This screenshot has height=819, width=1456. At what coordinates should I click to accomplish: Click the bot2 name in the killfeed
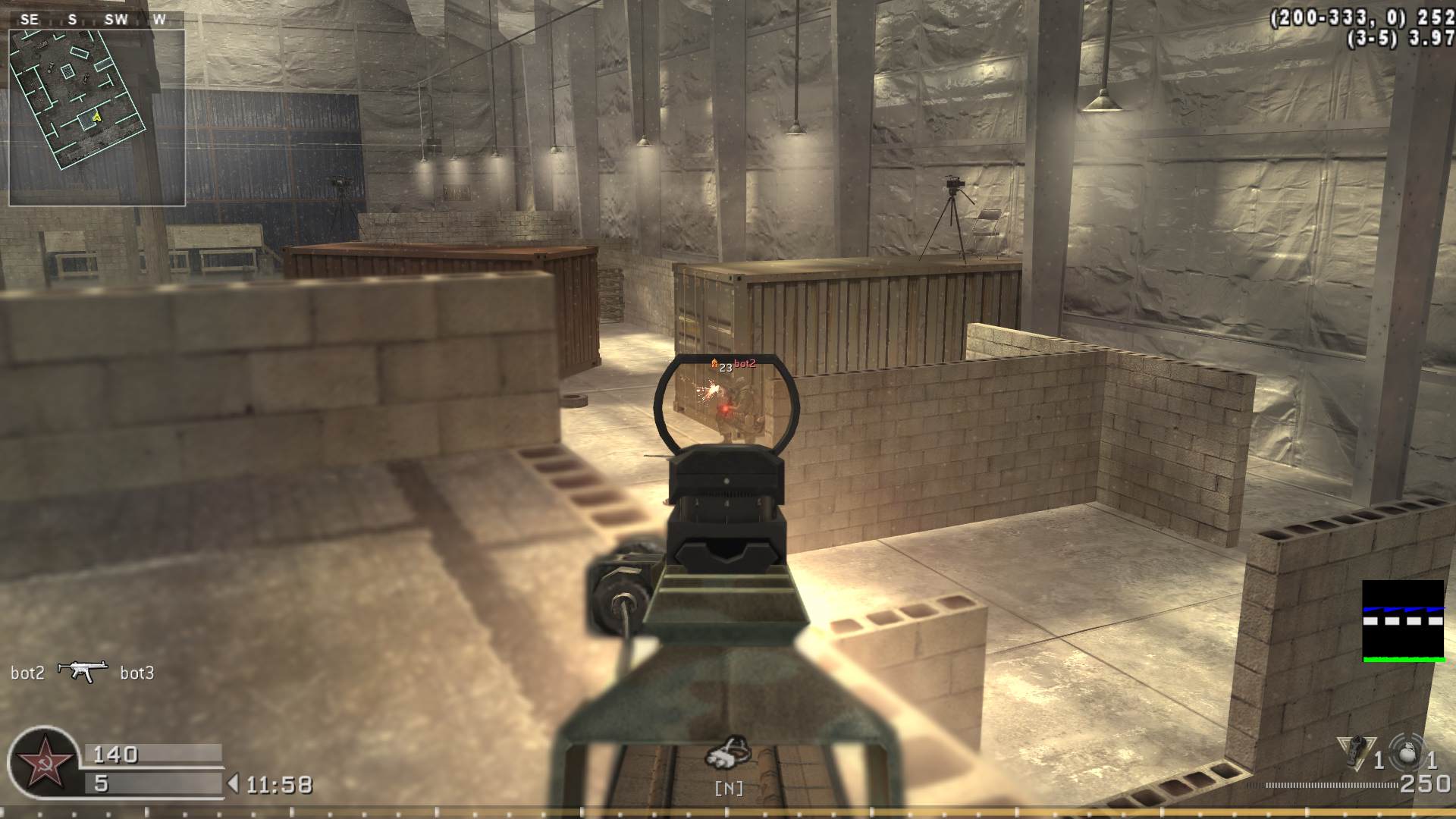[28, 672]
